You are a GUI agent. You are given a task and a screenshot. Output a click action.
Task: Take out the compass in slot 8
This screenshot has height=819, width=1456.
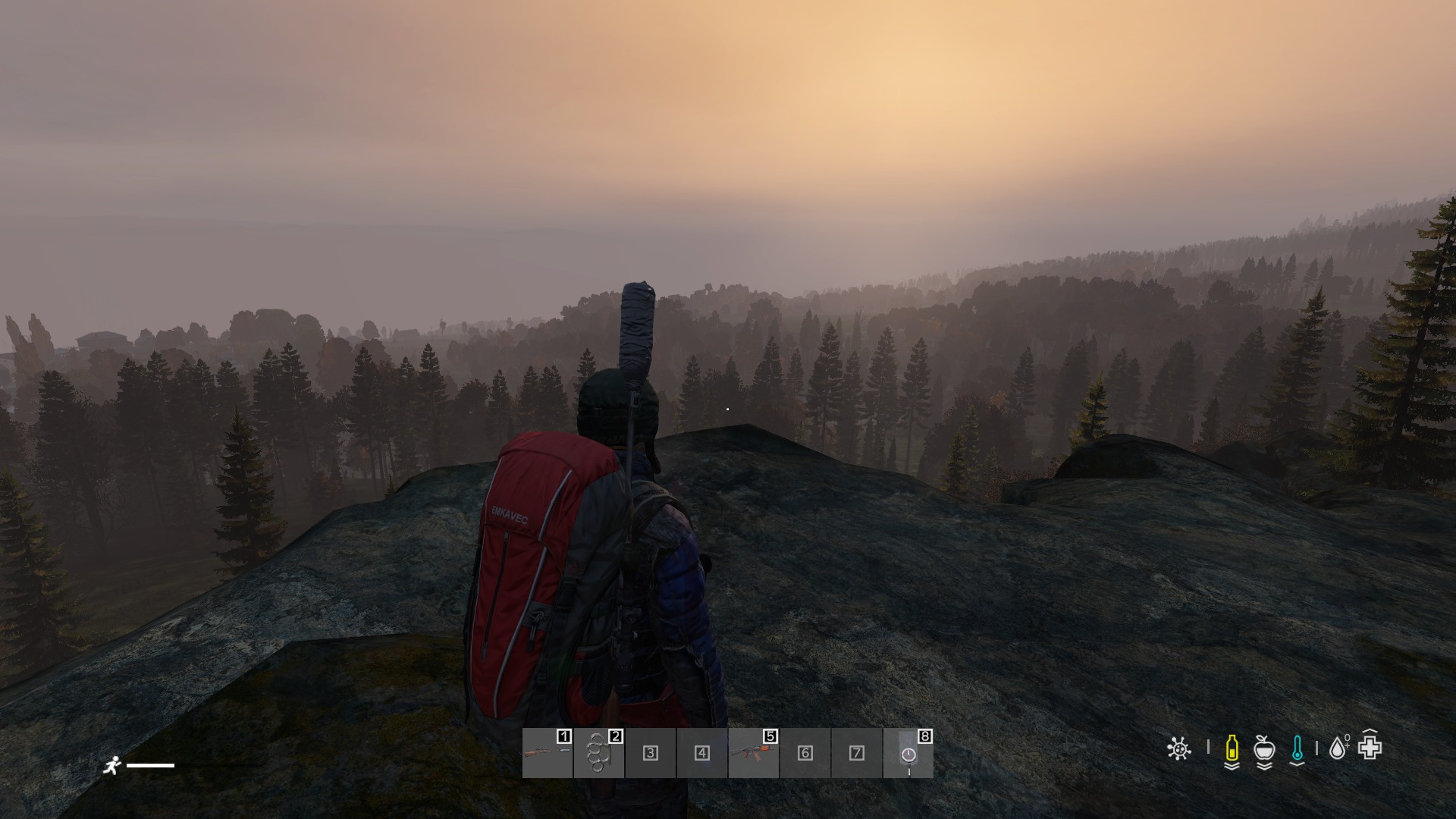[x=908, y=753]
